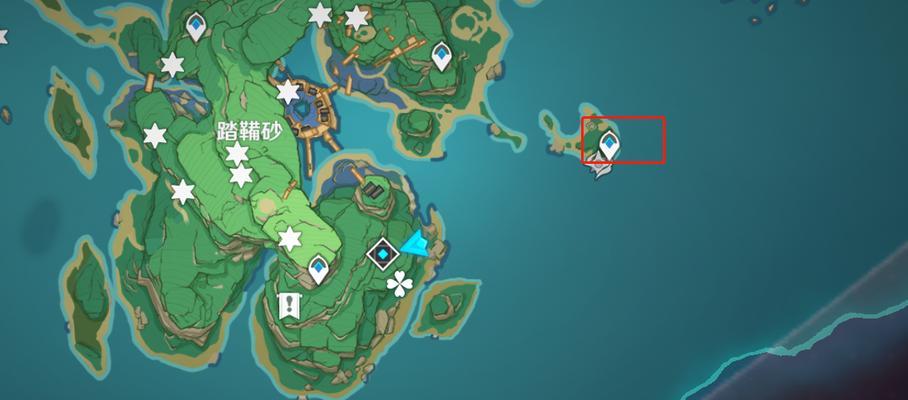The height and width of the screenshot is (400, 908).
Task: Select the exclamation banner quest marker
Action: point(290,305)
